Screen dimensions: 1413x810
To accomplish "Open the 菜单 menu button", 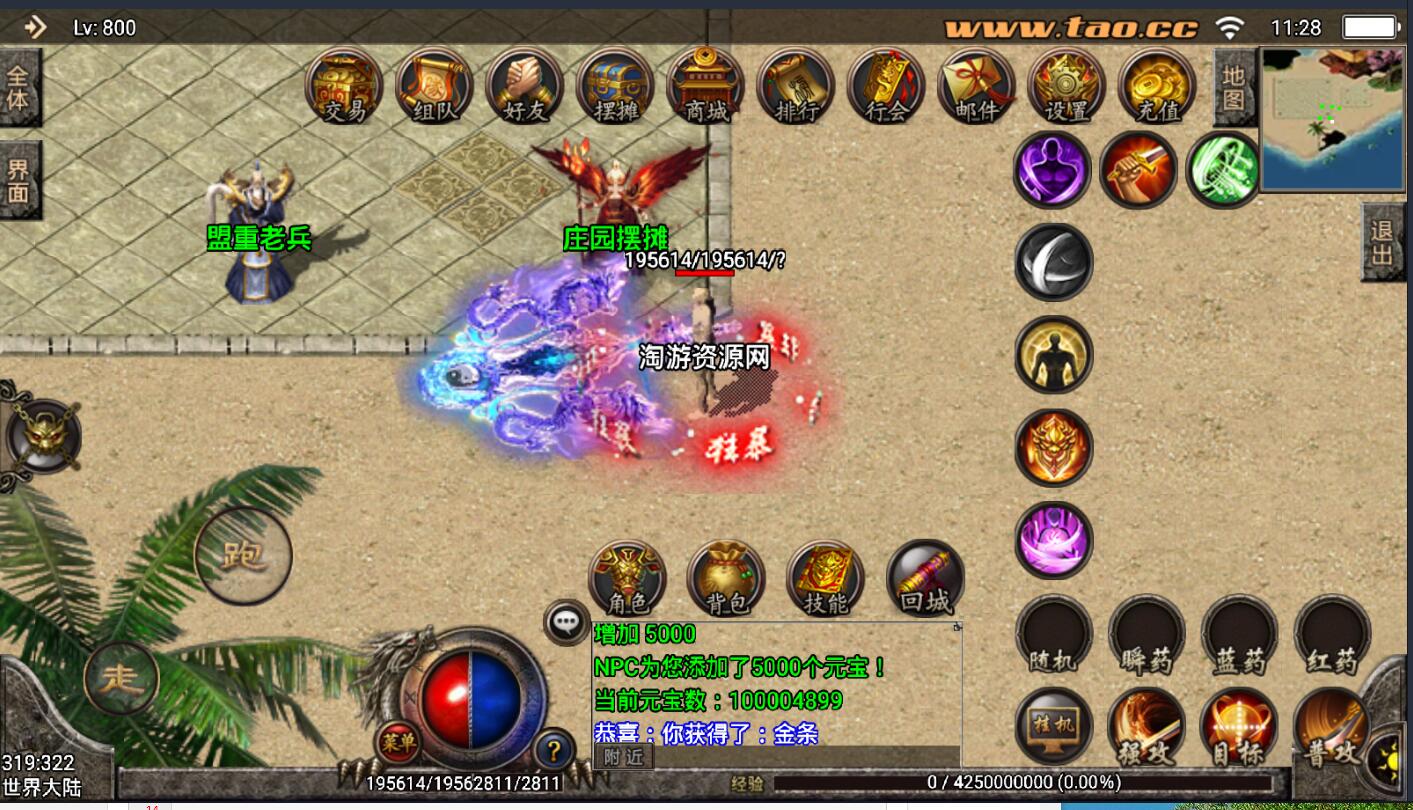I will tap(398, 743).
